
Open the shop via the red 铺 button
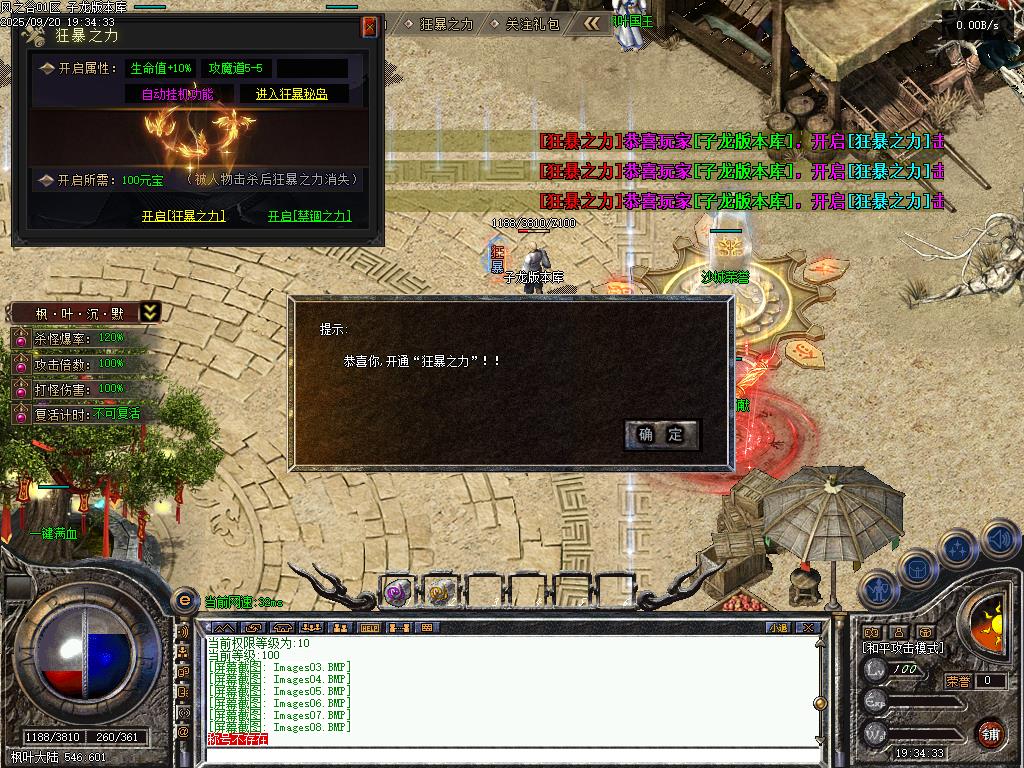point(990,733)
